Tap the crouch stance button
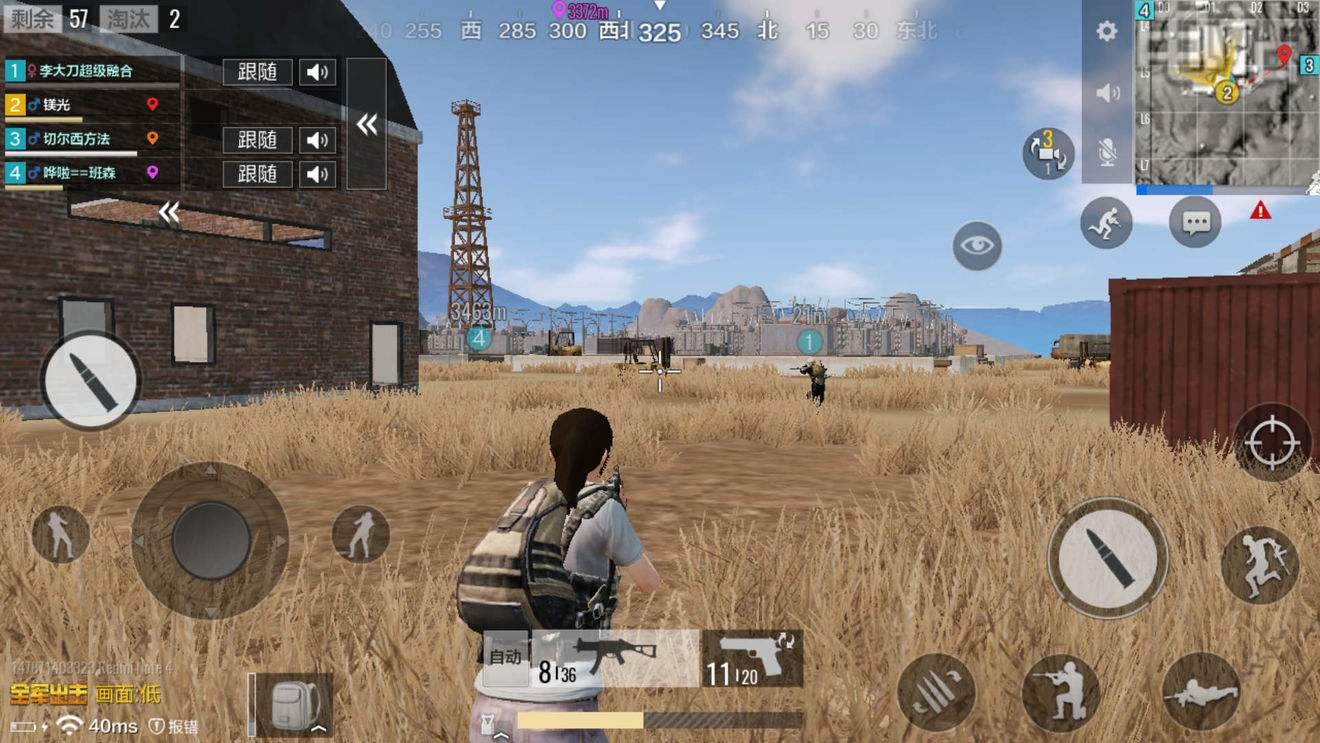The width and height of the screenshot is (1320, 743). (x=1060, y=692)
